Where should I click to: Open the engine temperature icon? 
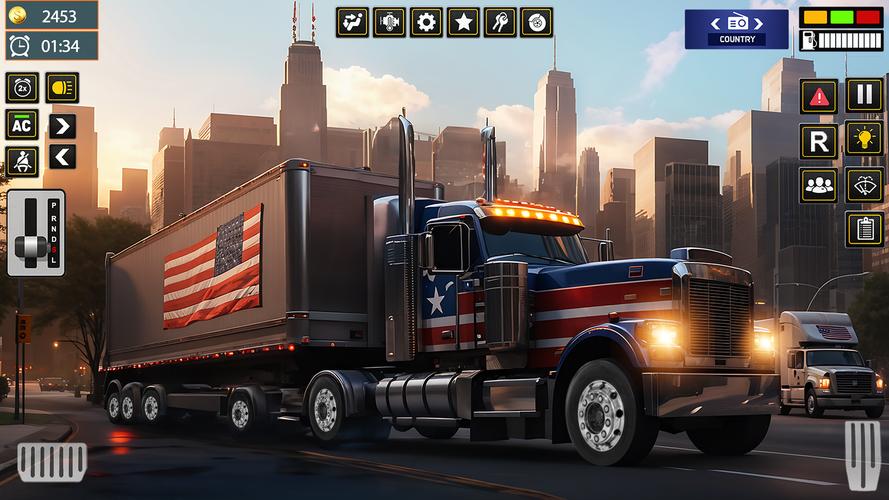point(389,21)
